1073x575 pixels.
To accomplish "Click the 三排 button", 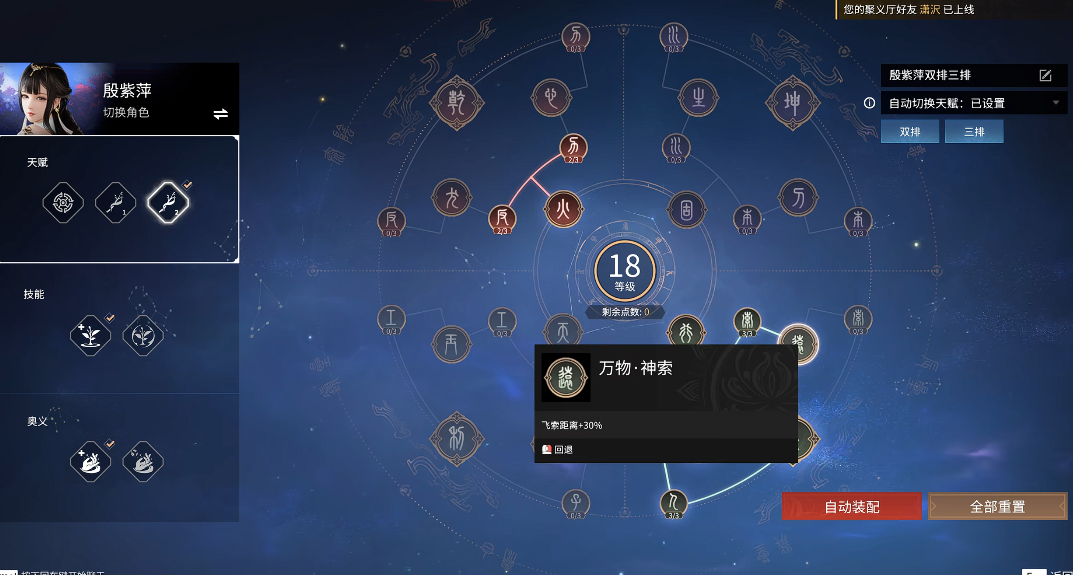I will [974, 132].
